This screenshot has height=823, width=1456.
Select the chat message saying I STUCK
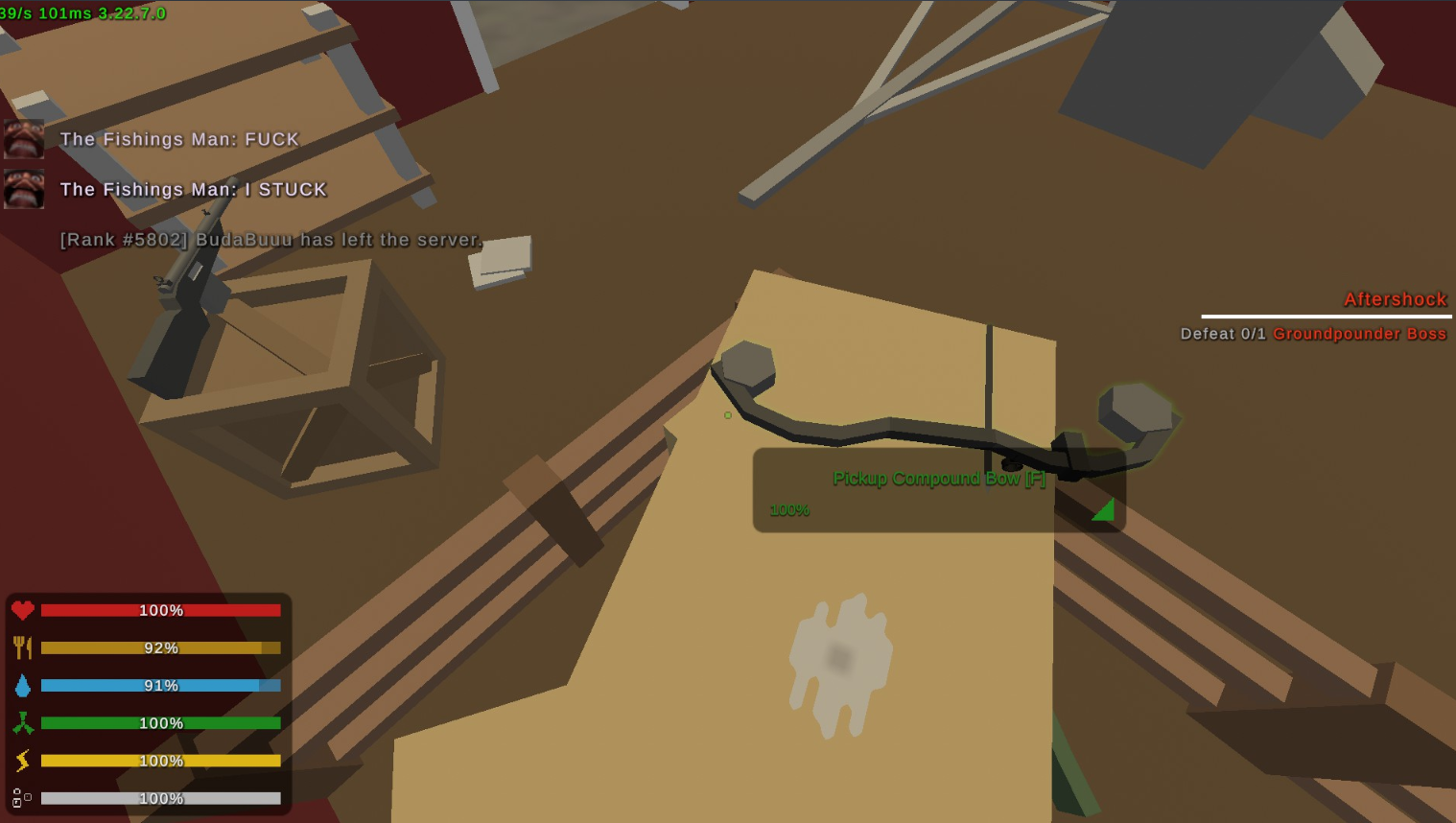tap(192, 189)
